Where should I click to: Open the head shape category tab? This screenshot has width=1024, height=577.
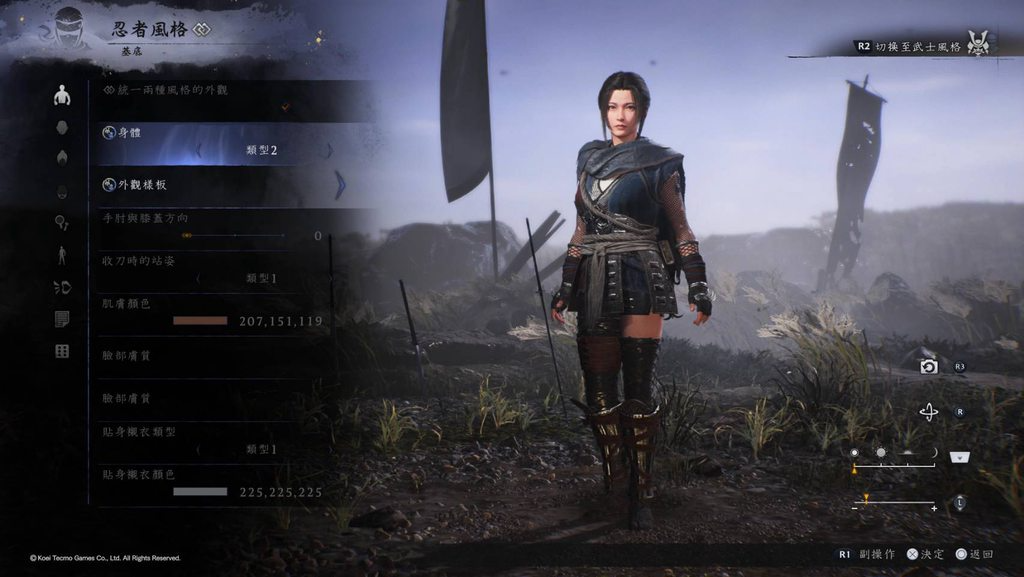coord(62,128)
